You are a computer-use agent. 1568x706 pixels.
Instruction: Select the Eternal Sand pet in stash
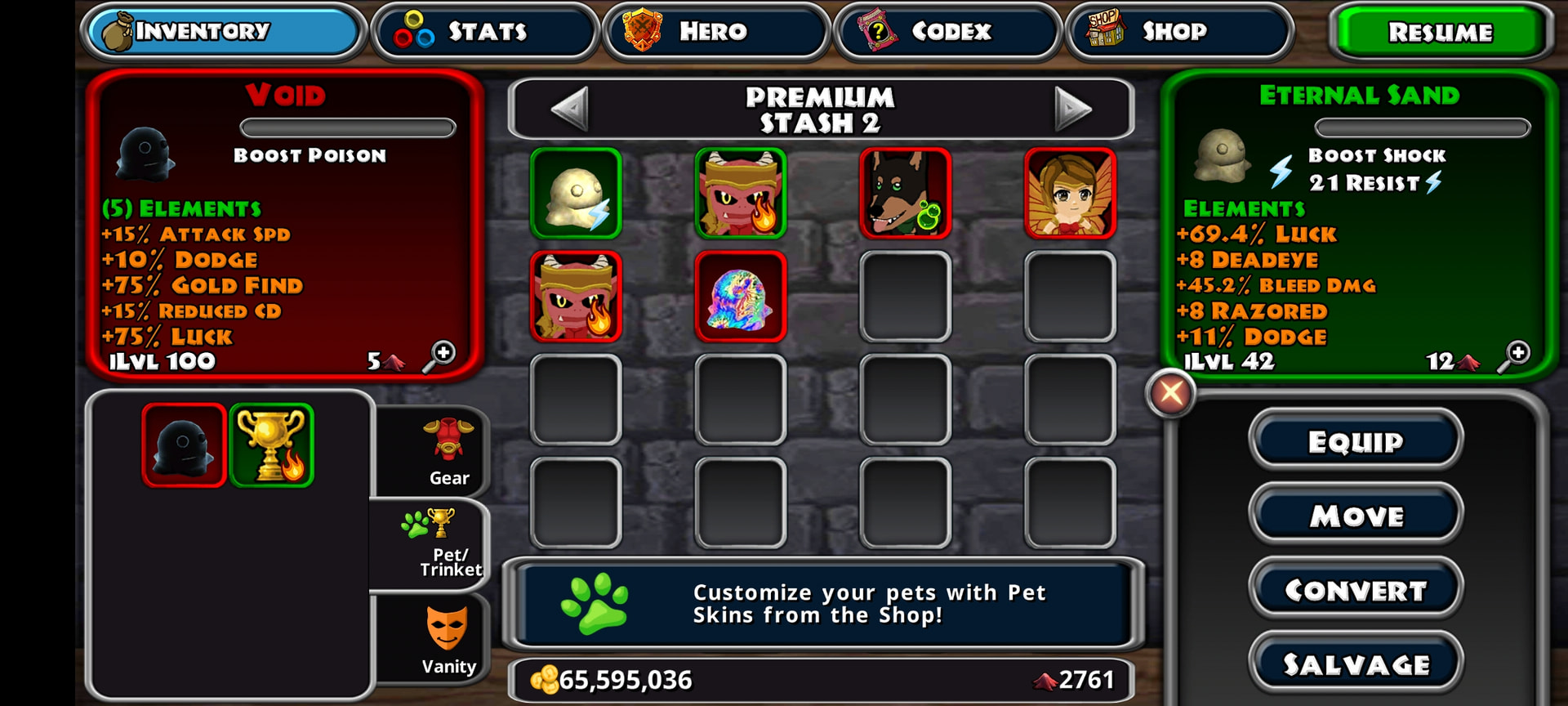click(576, 194)
